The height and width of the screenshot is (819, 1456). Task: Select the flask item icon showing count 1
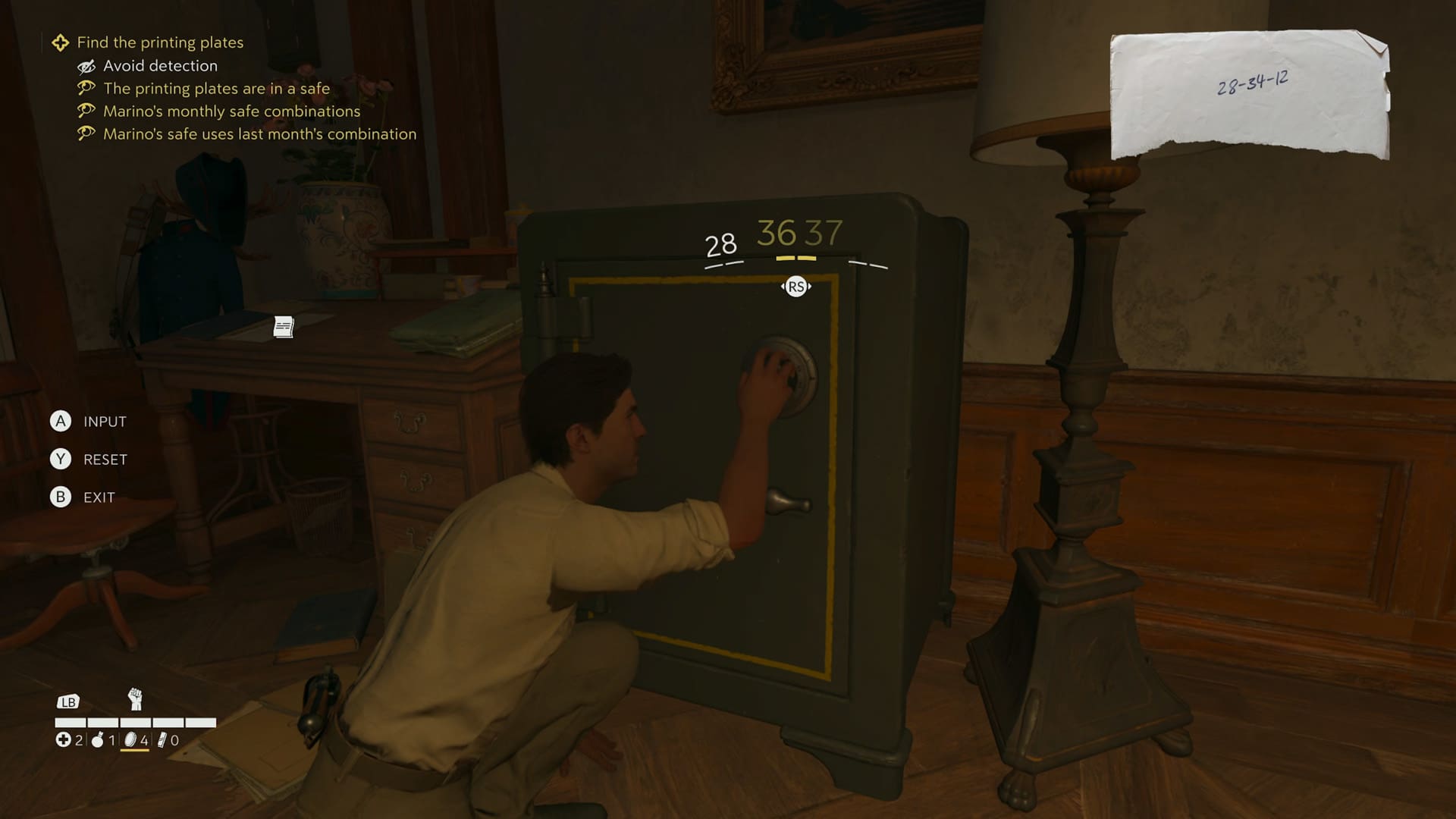[97, 740]
